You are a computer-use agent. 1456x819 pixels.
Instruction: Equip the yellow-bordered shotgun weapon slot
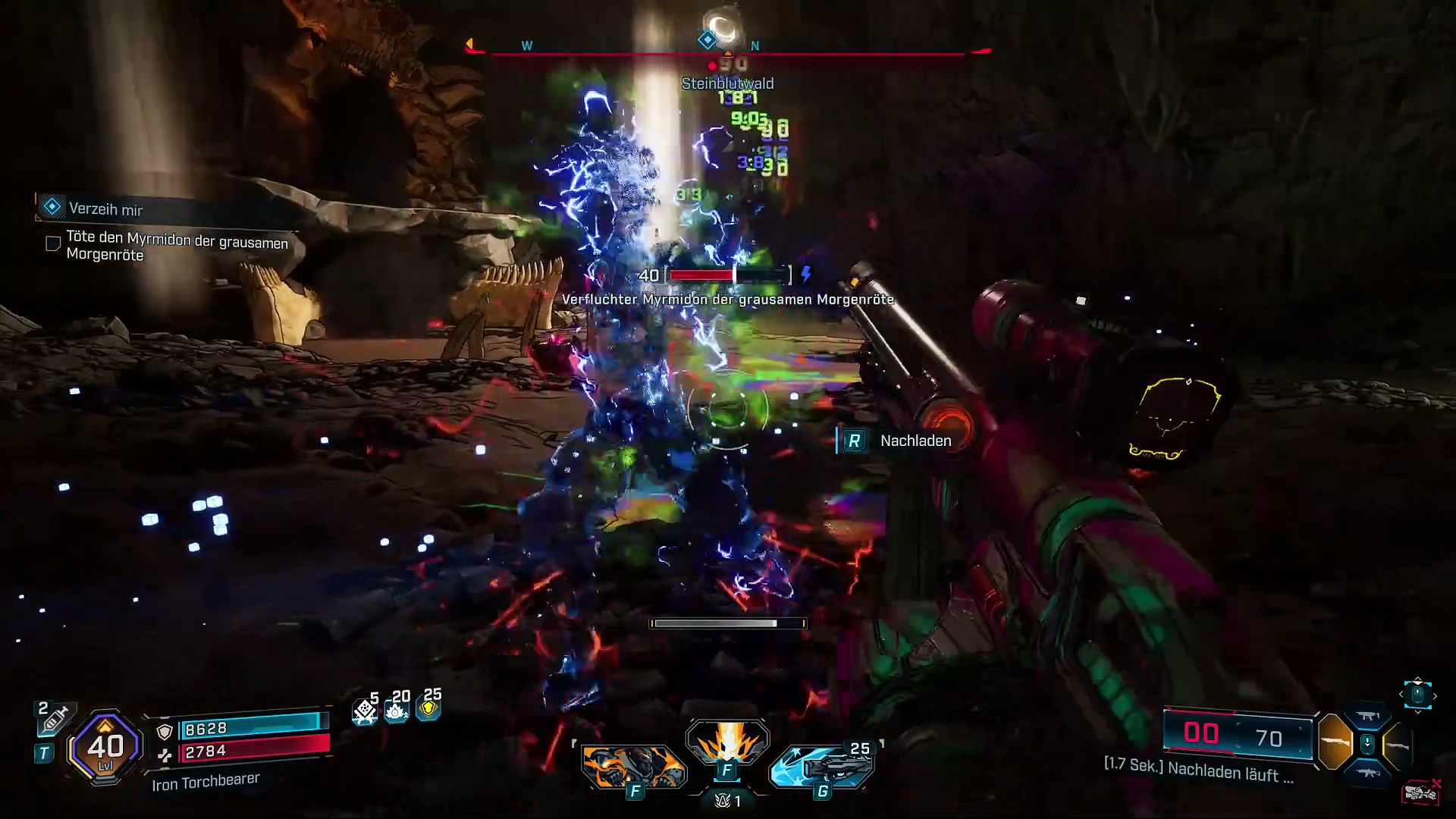coord(1398,745)
